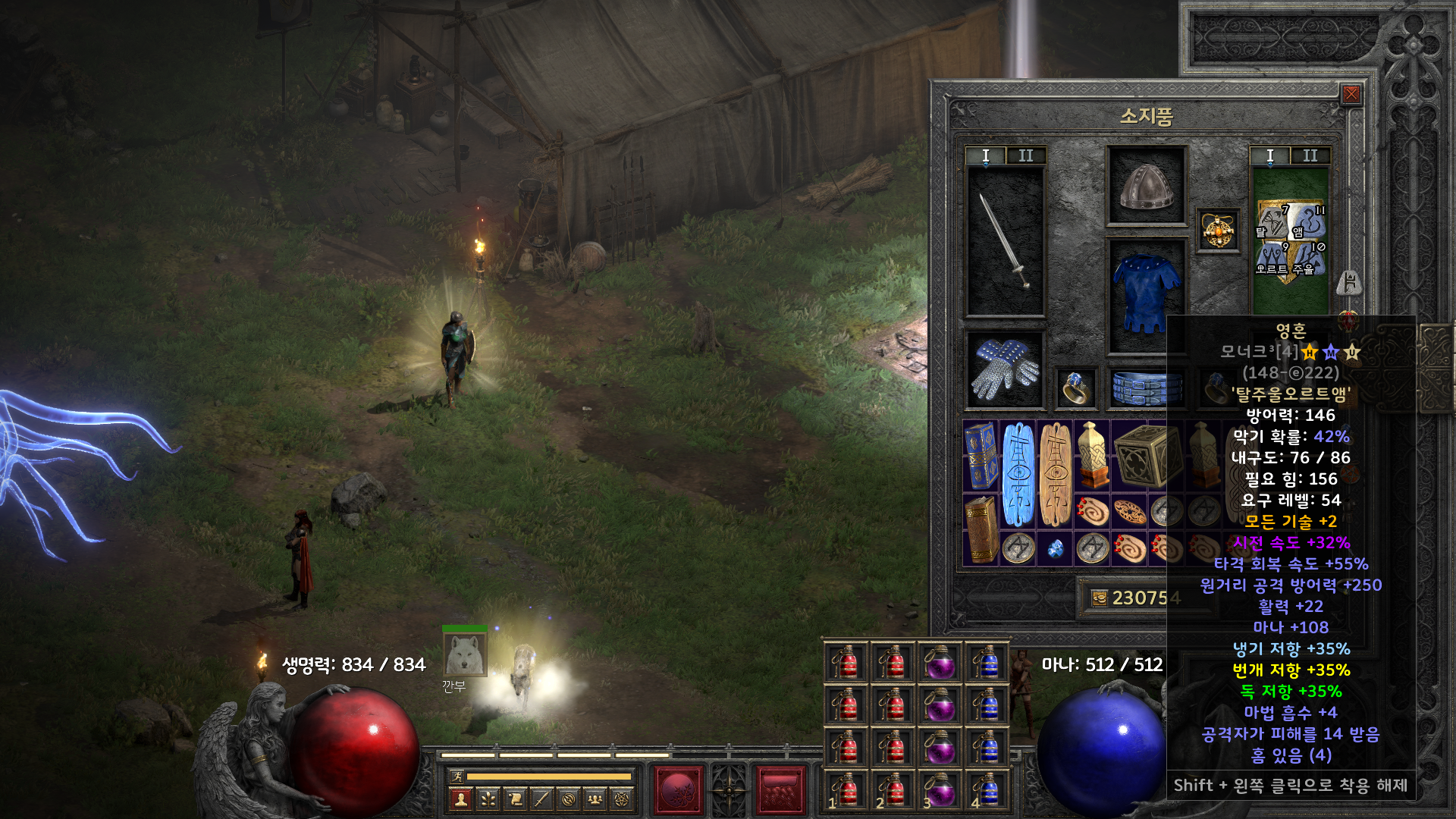The height and width of the screenshot is (819, 1456).
Task: Select the equipped helmet slot
Action: pos(1146,186)
